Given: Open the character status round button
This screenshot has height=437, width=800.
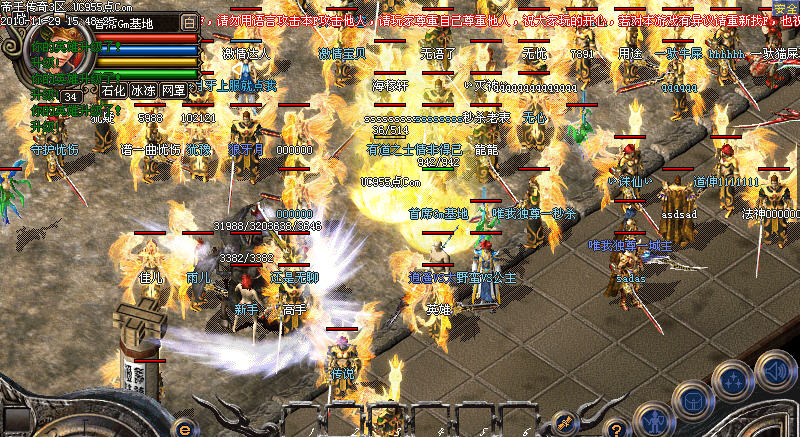Looking at the screenshot, I should pos(653,420).
